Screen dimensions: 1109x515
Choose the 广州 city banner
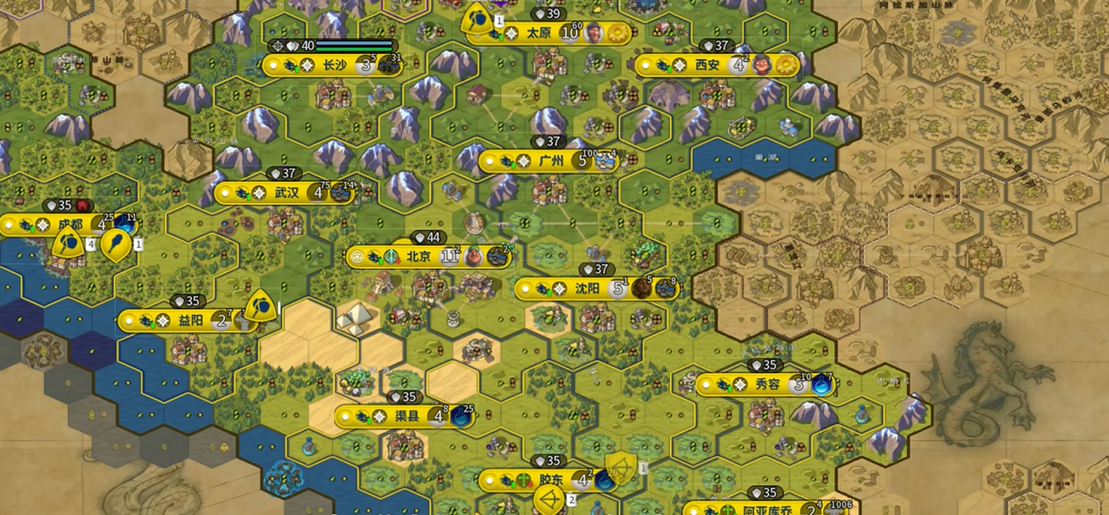pos(551,161)
